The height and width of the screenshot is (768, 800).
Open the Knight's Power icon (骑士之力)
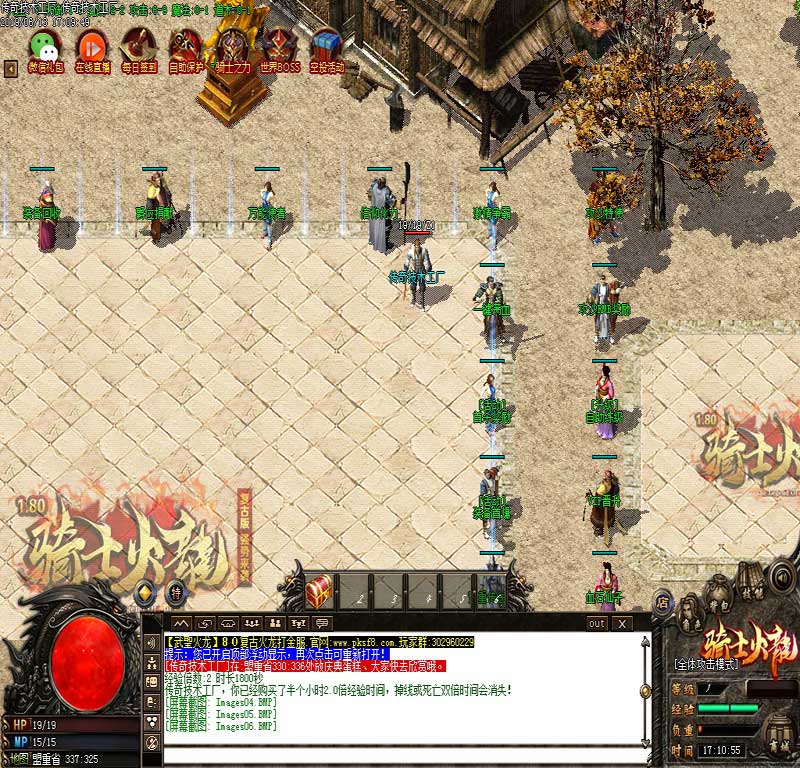(x=233, y=48)
